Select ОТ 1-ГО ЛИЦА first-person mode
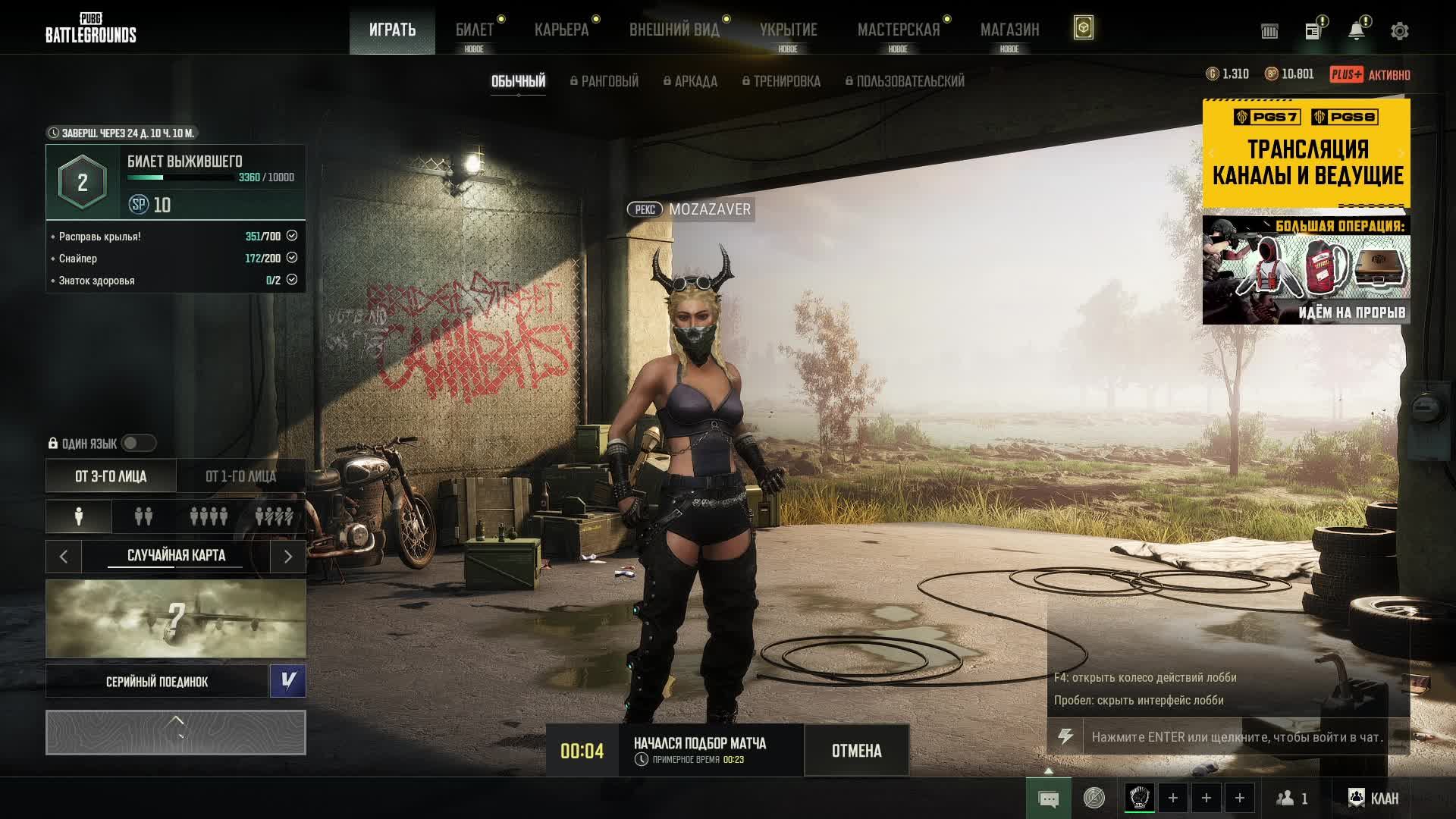Viewport: 1456px width, 819px height. click(240, 476)
